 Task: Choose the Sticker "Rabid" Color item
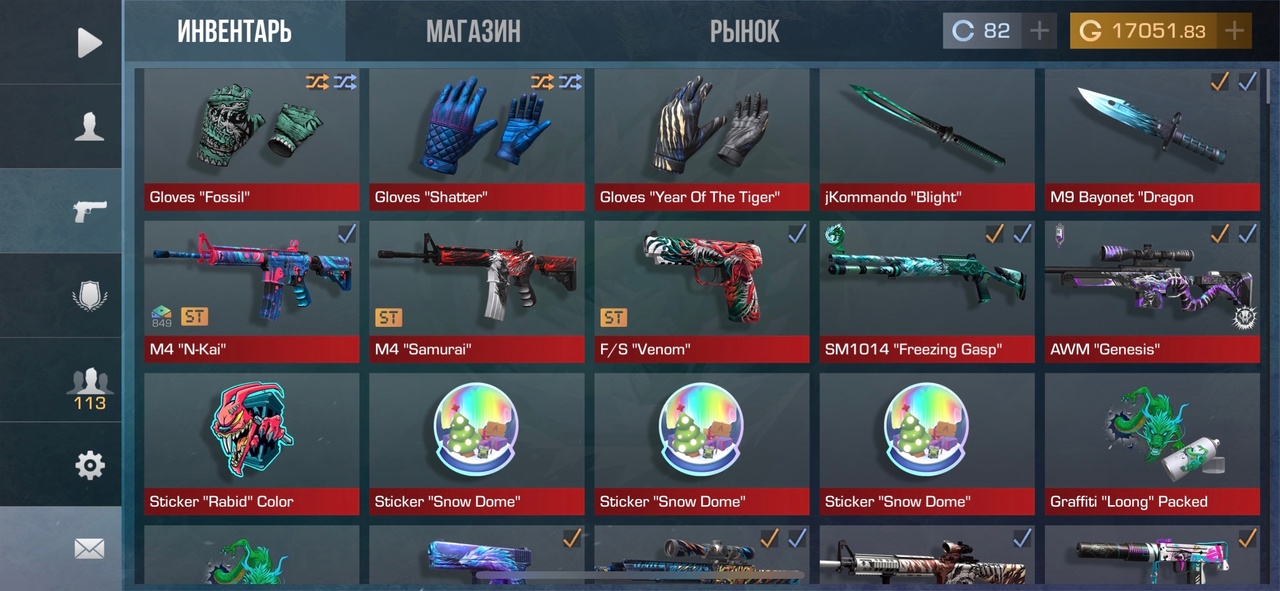251,443
